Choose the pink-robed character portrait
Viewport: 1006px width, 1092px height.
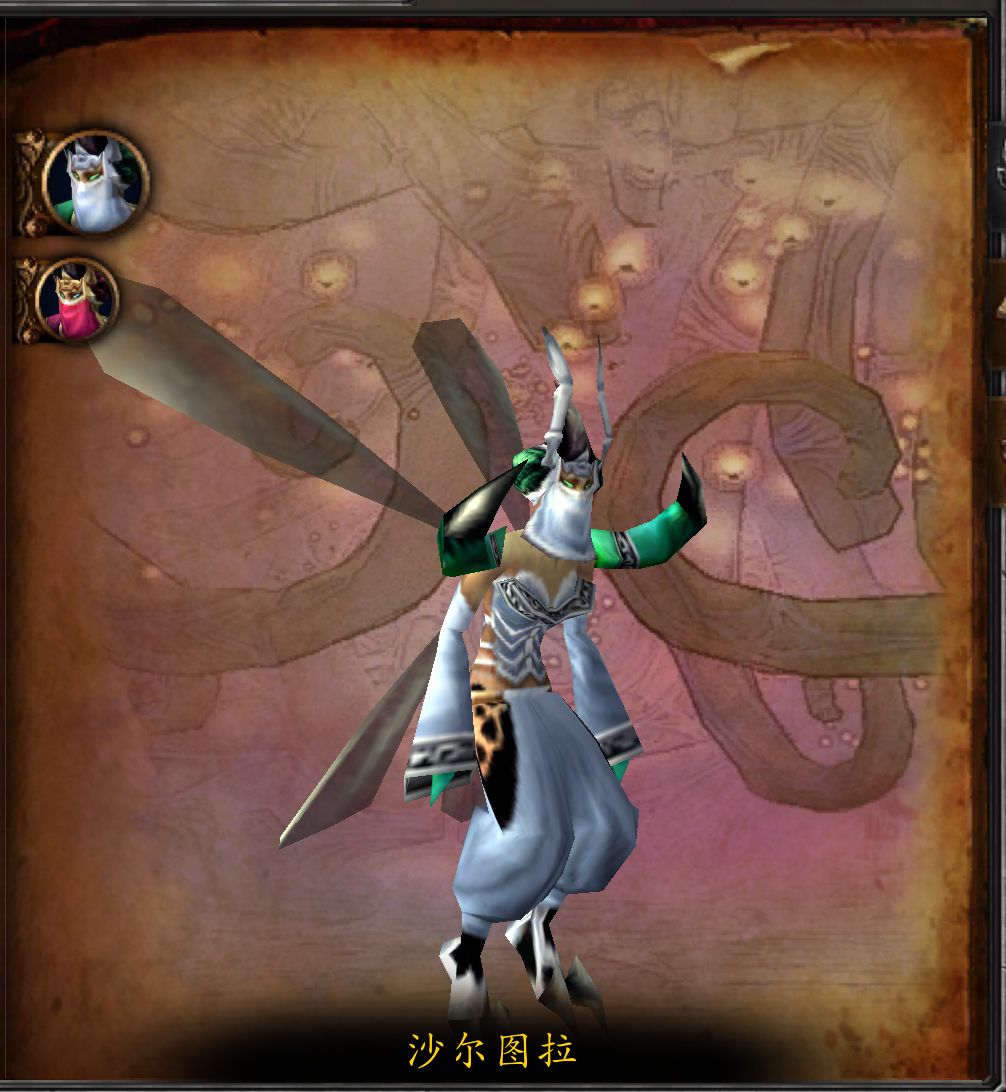point(77,300)
